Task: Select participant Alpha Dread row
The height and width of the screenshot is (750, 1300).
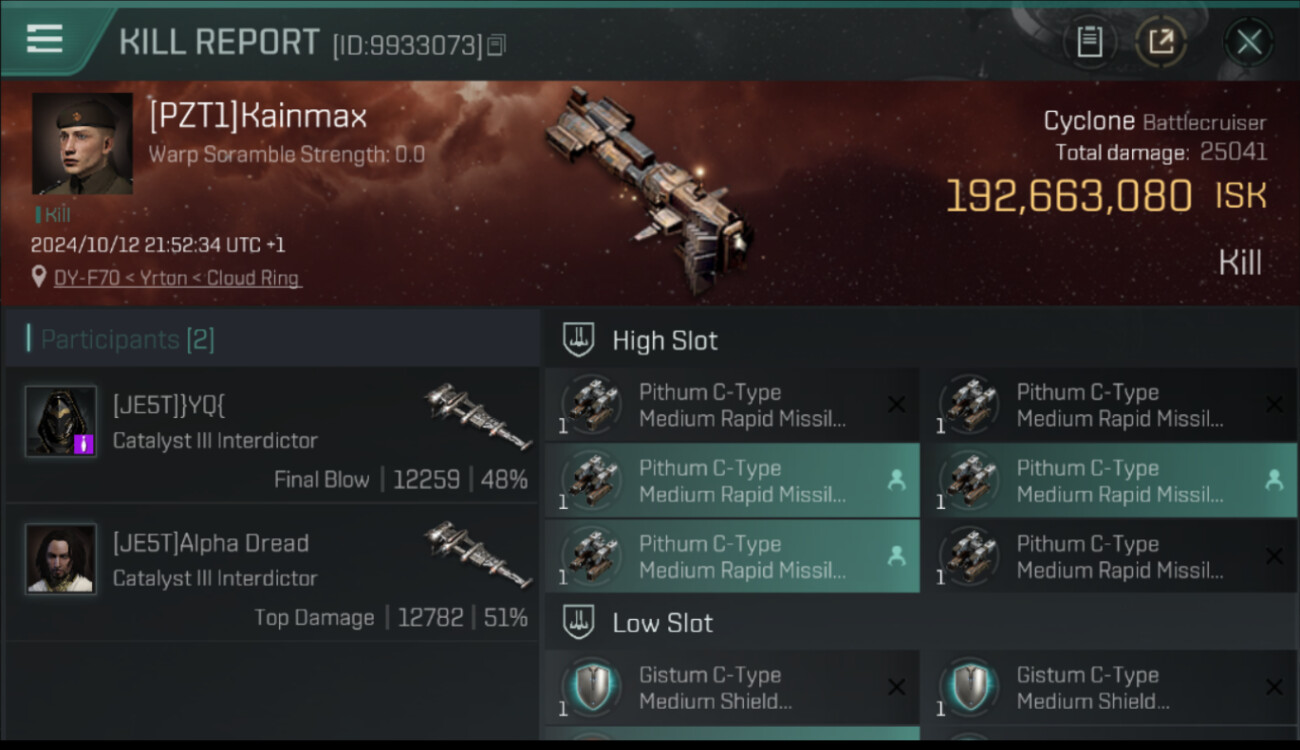Action: tap(270, 572)
